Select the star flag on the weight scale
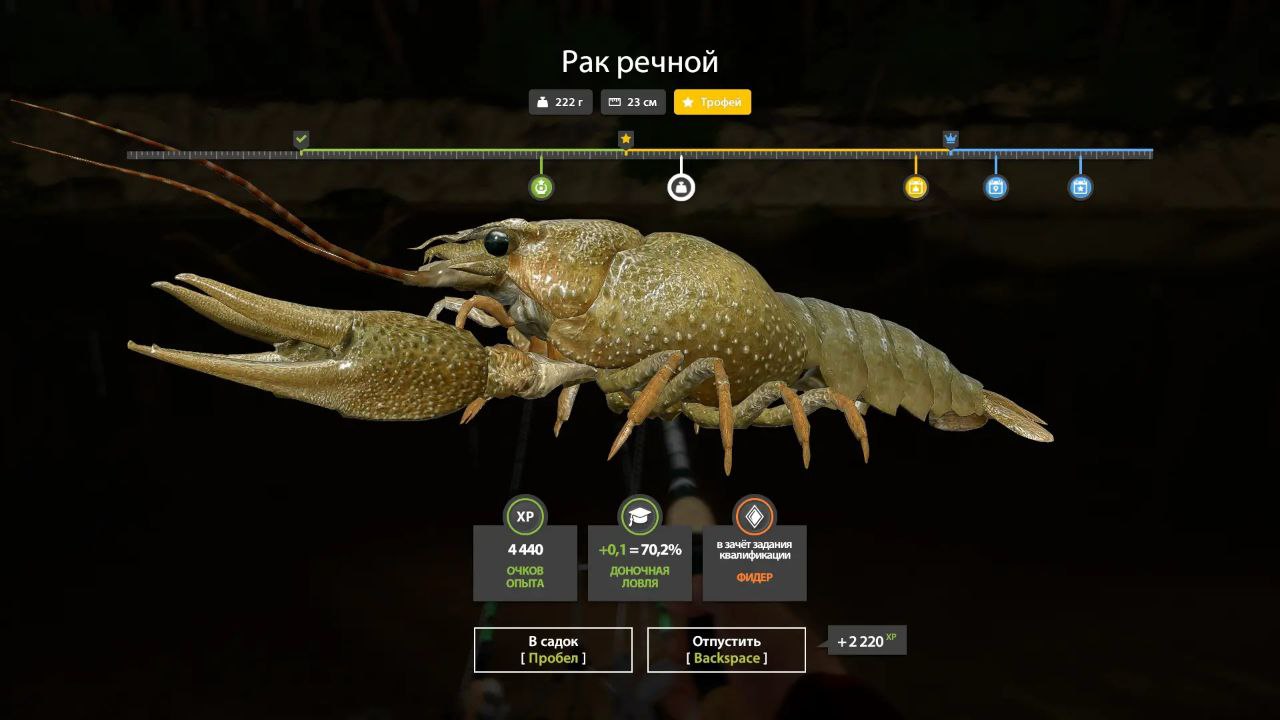The height and width of the screenshot is (720, 1280). (626, 139)
